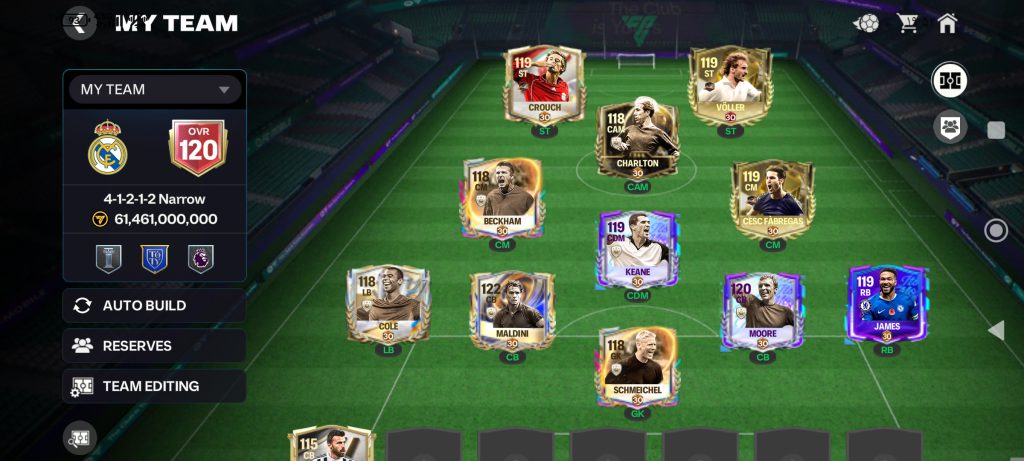Select the Moore centre-back card

pyautogui.click(x=763, y=308)
